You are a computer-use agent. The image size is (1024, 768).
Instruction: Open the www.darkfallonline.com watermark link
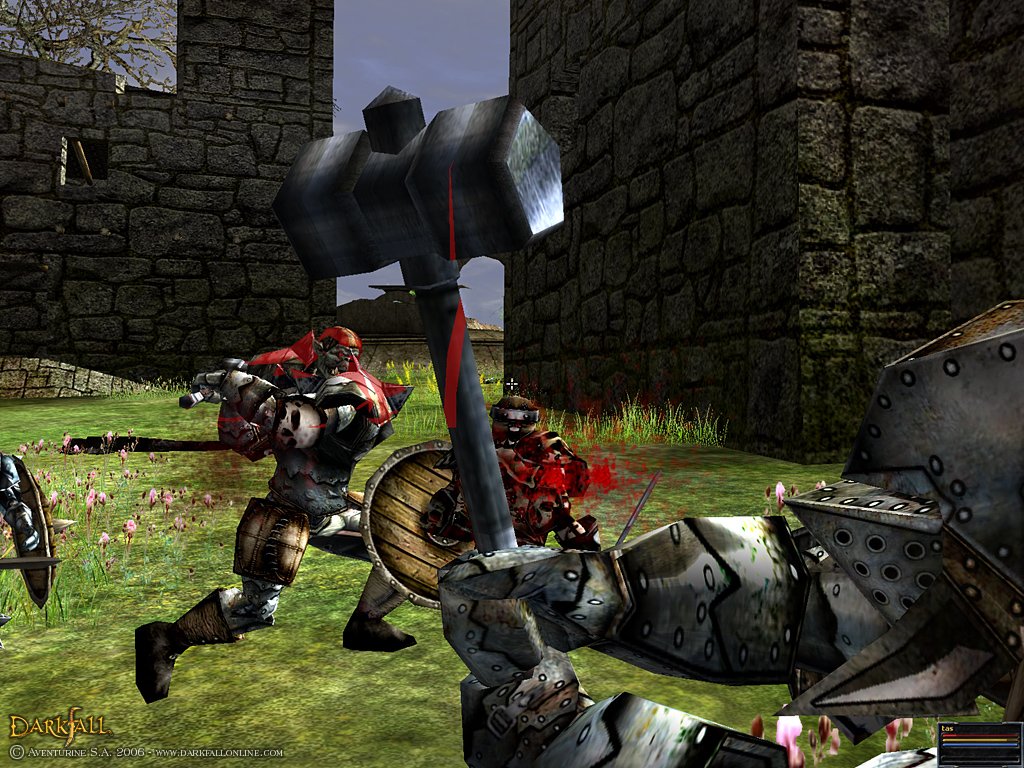pyautogui.click(x=219, y=752)
